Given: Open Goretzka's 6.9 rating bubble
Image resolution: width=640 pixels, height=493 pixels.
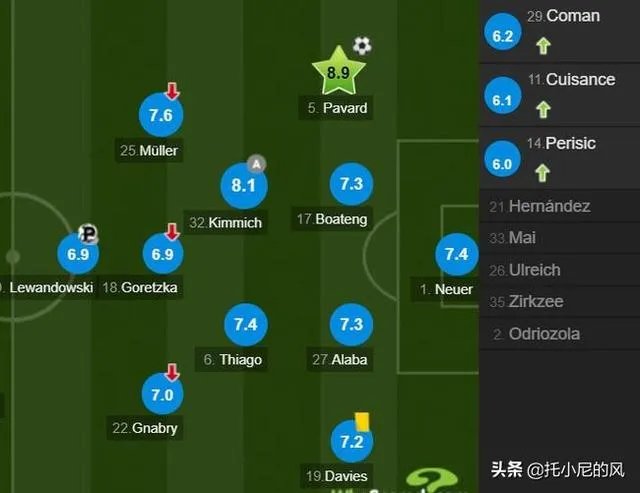Looking at the screenshot, I should coord(163,254).
